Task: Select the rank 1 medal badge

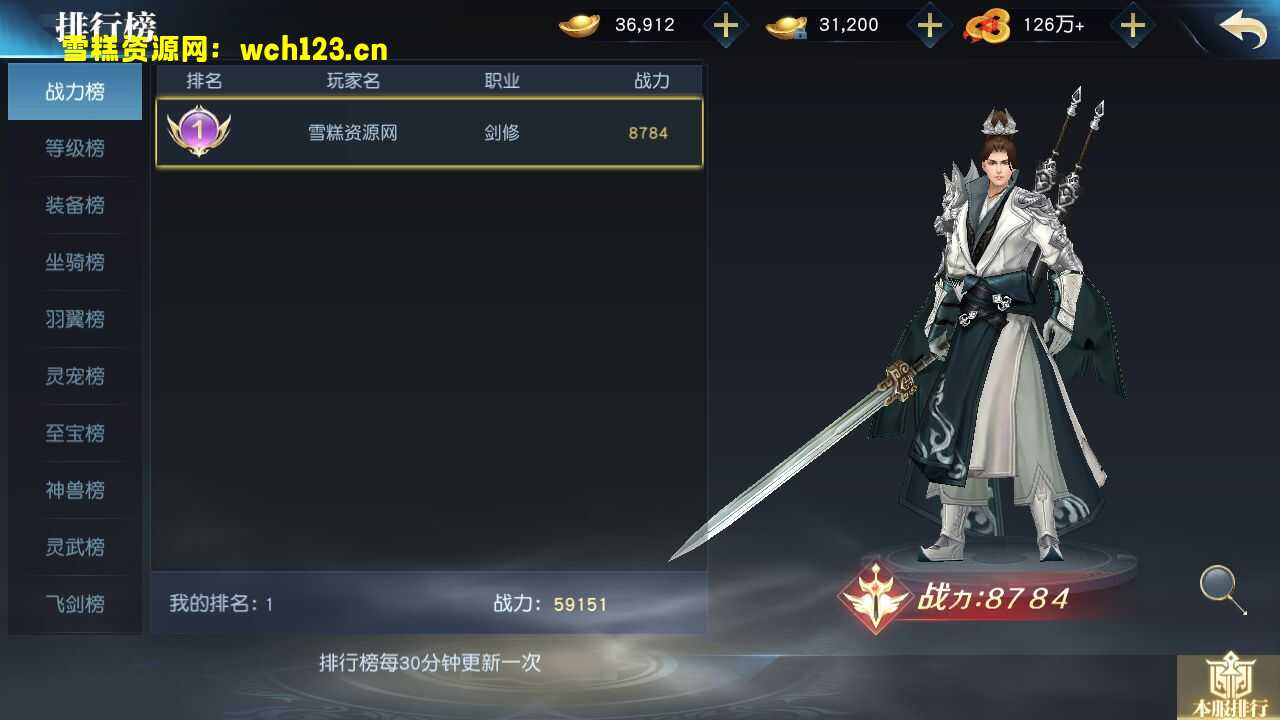Action: (199, 132)
